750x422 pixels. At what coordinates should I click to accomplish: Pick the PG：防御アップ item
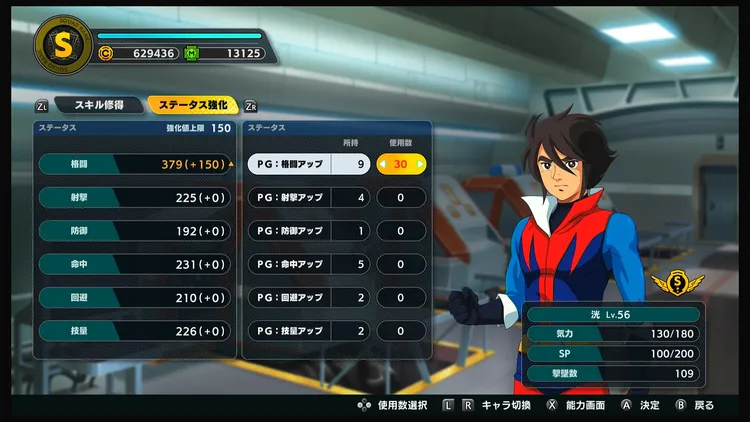pyautogui.click(x=308, y=231)
